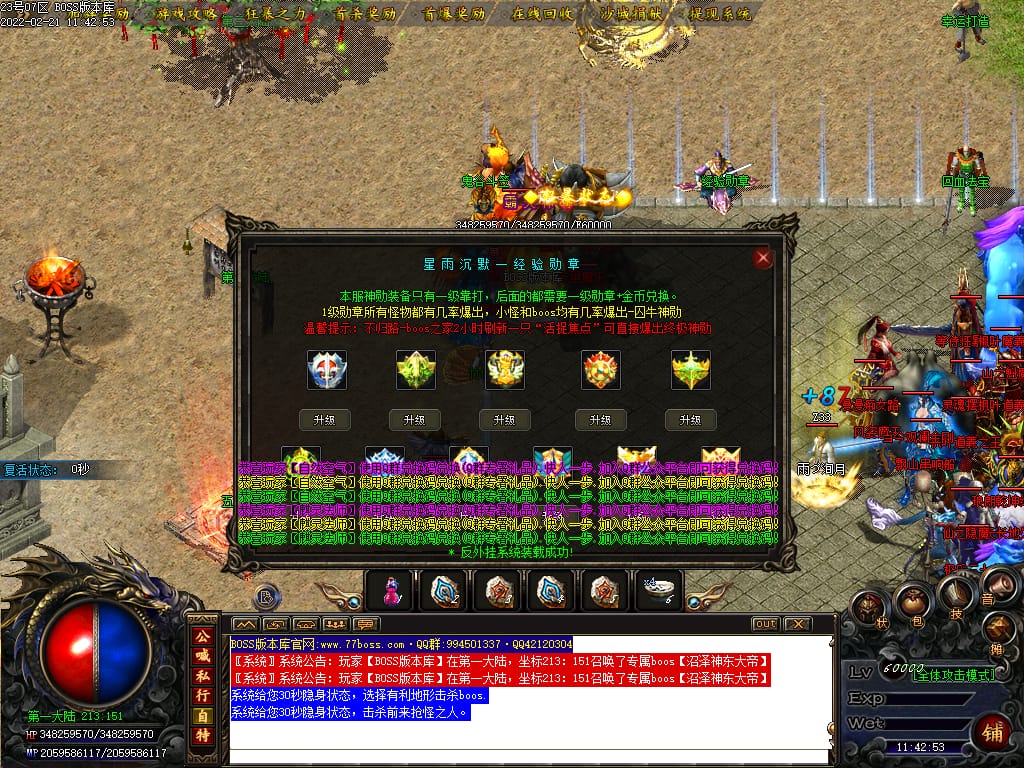Click 升级 under the red-orange medal

(x=600, y=420)
